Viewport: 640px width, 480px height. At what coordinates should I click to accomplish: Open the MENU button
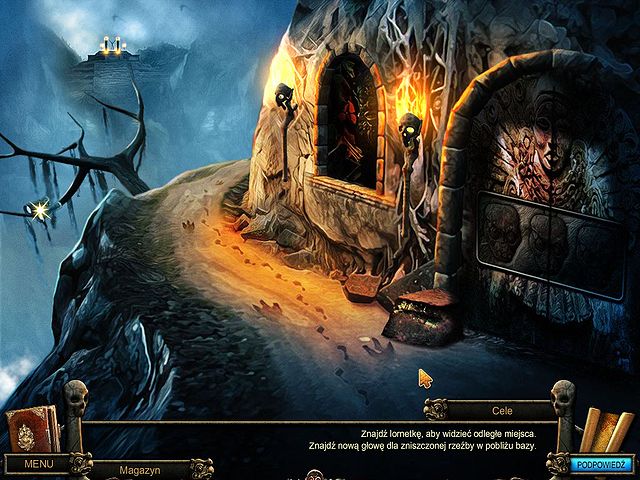click(x=38, y=464)
